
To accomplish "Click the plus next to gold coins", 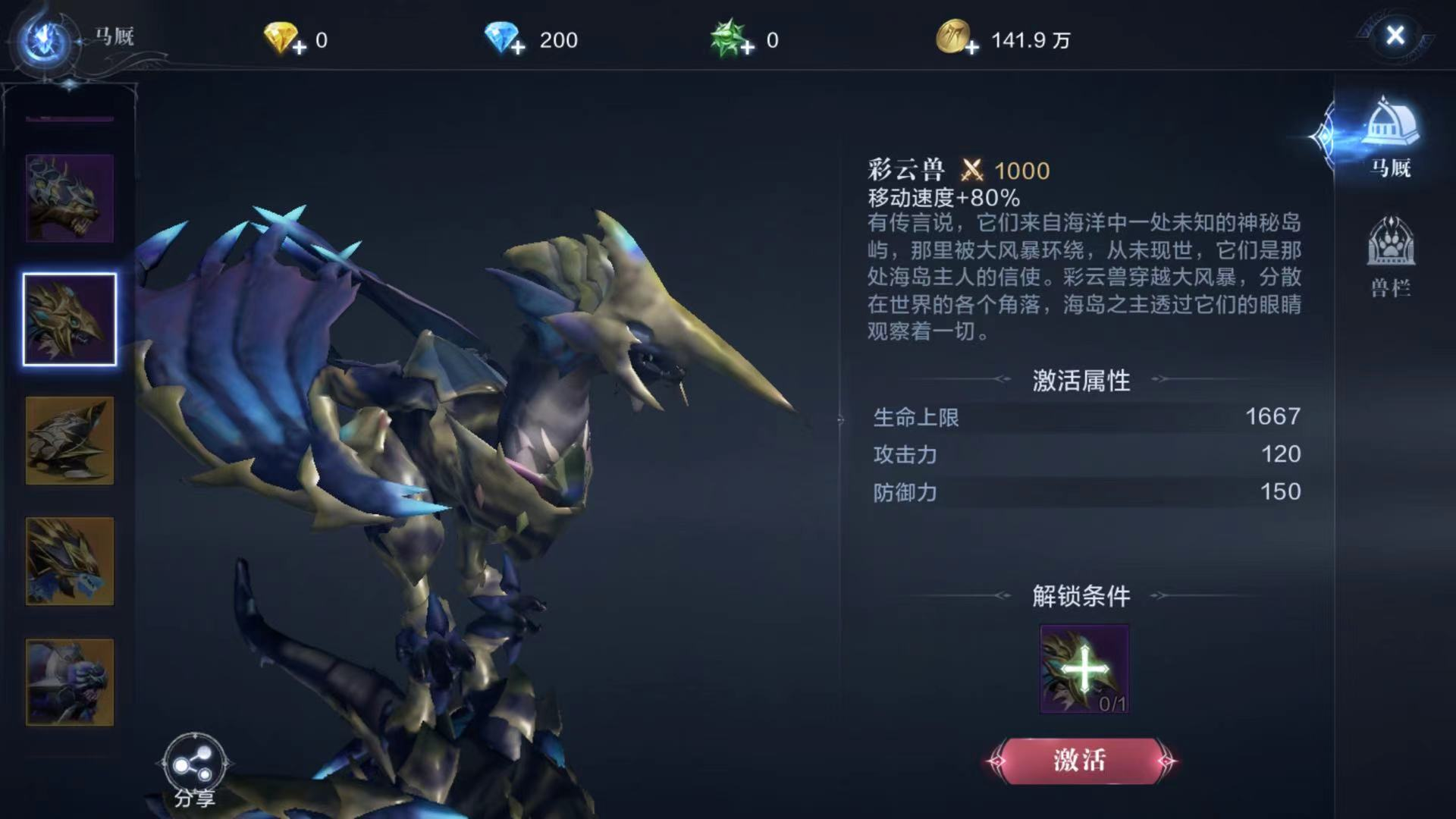I will point(971,47).
